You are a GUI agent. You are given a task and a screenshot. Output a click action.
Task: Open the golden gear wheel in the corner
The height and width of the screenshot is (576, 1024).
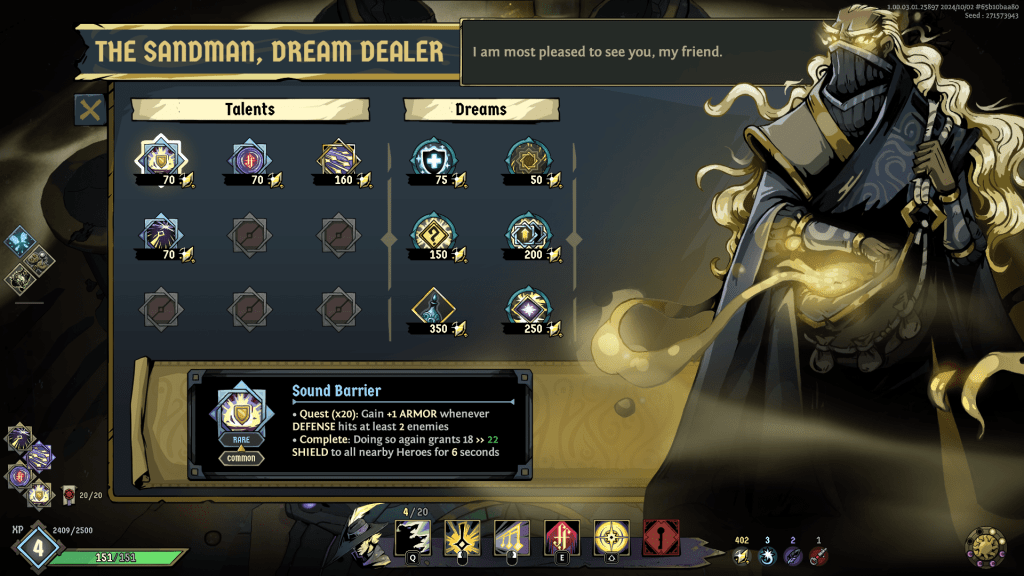point(985,546)
